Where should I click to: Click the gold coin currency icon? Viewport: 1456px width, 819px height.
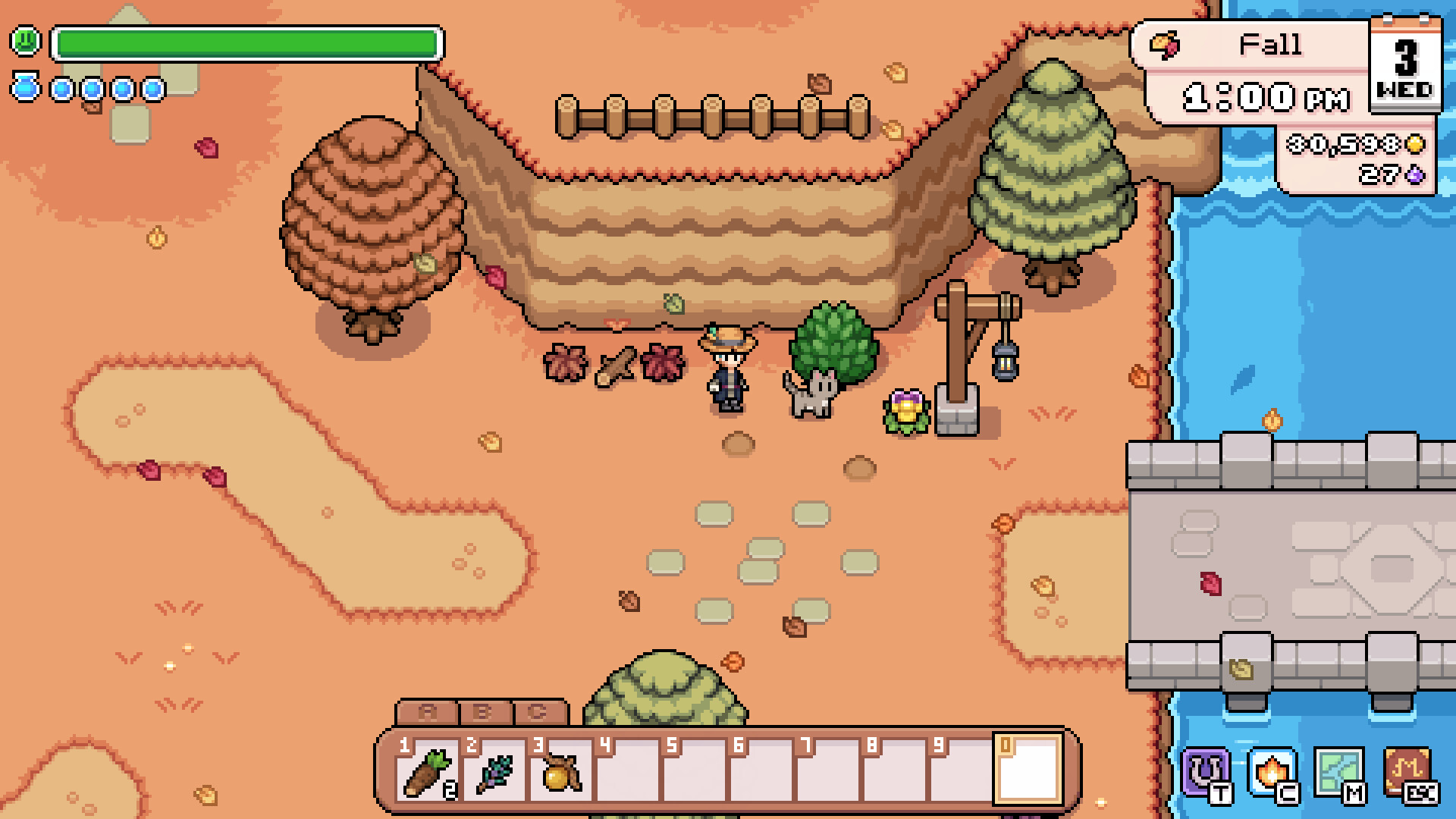[x=1414, y=143]
